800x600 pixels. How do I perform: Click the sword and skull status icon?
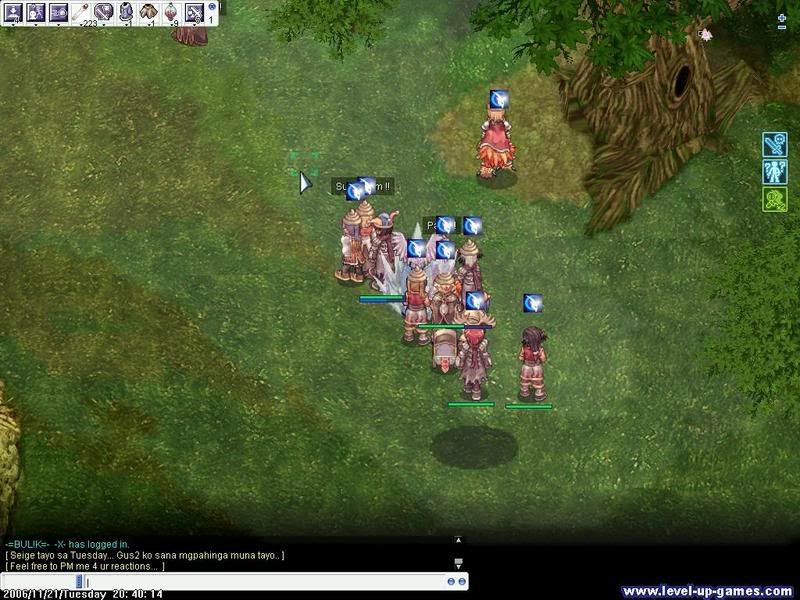point(775,145)
